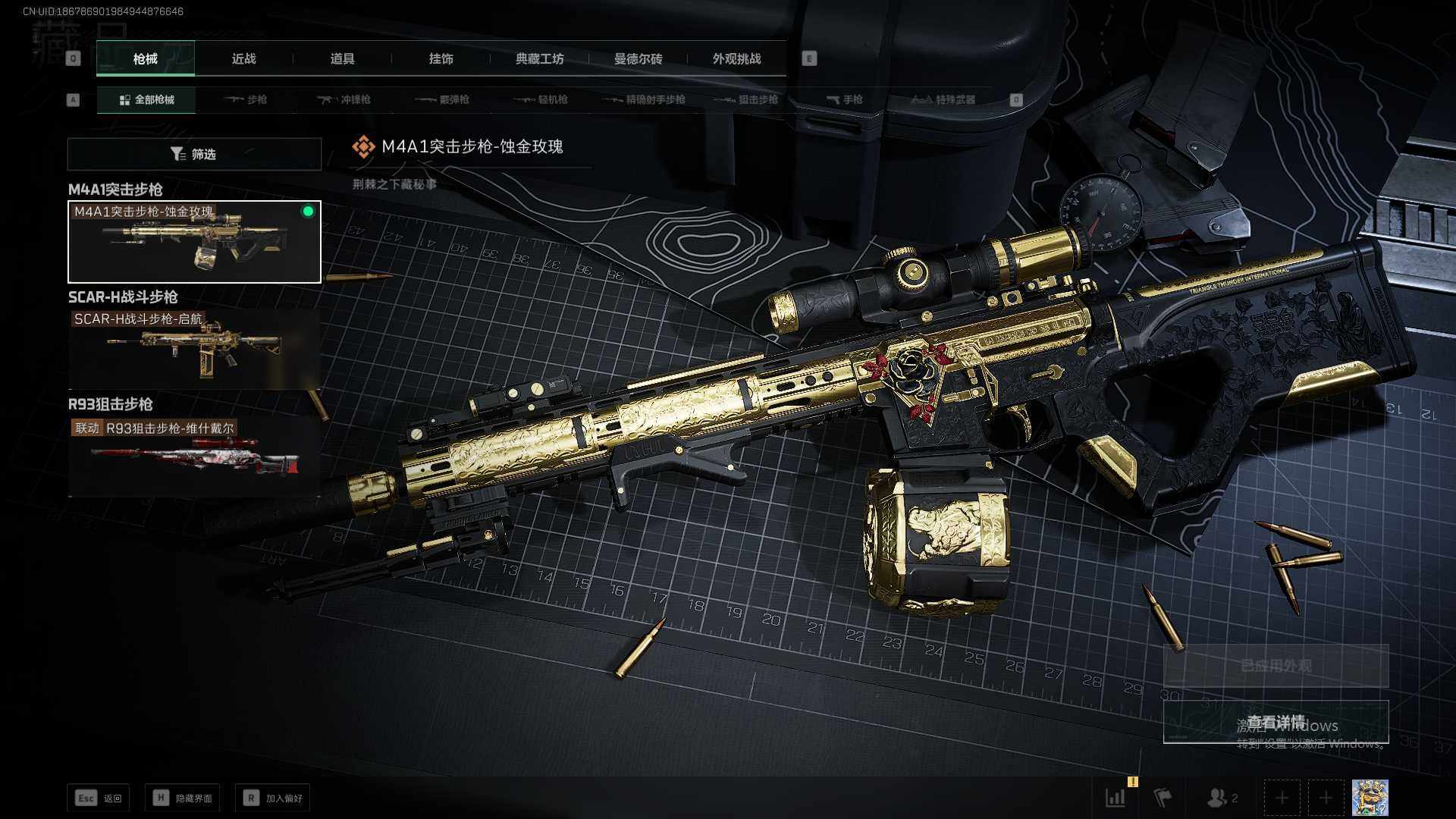Image resolution: width=1456 pixels, height=819 pixels.
Task: Filter by 手枪 pistols
Action: tap(845, 99)
